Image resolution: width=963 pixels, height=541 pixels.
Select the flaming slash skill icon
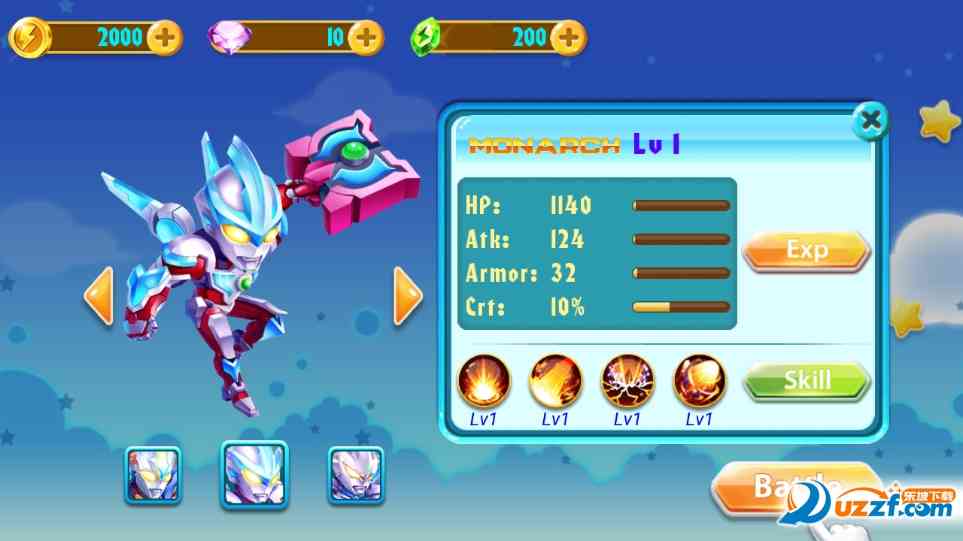click(556, 381)
